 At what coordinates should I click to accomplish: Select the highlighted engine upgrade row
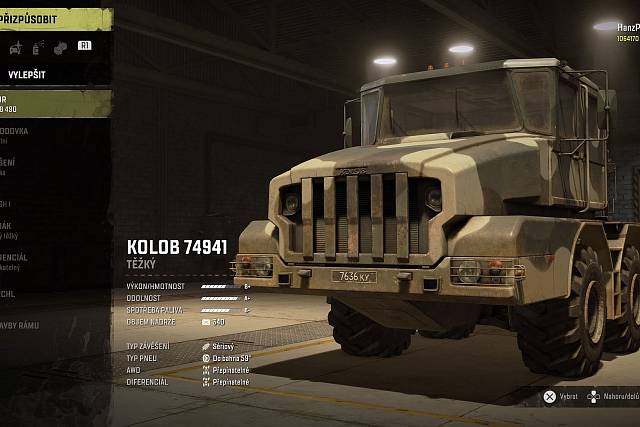[x=50, y=103]
